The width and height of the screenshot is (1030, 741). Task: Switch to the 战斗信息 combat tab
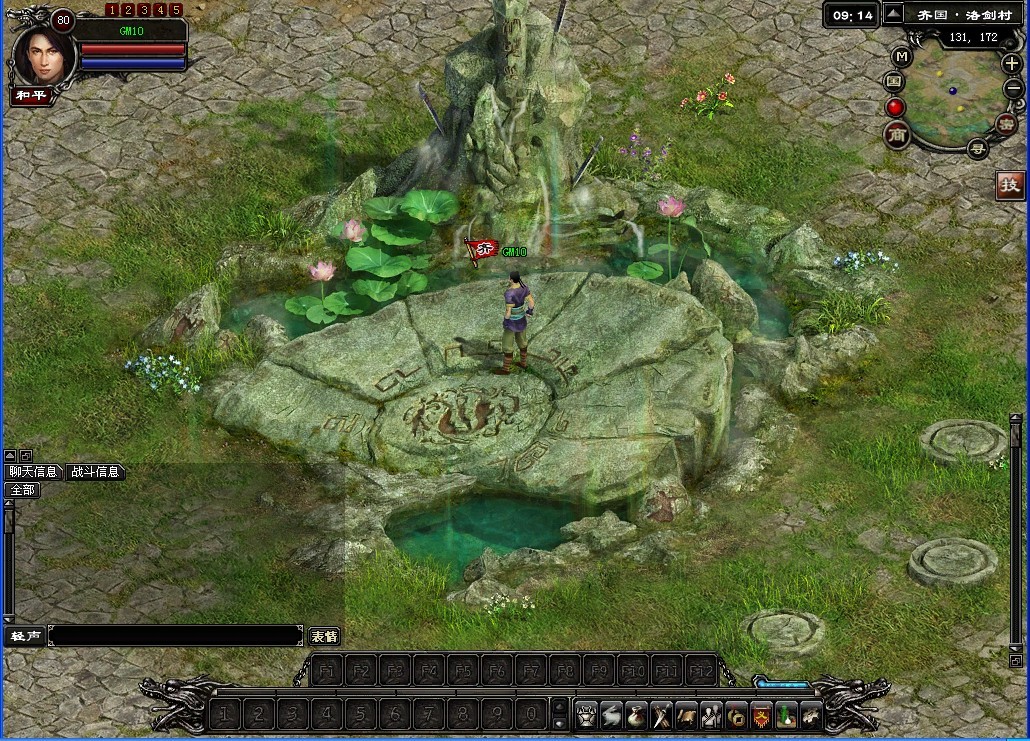tap(96, 472)
